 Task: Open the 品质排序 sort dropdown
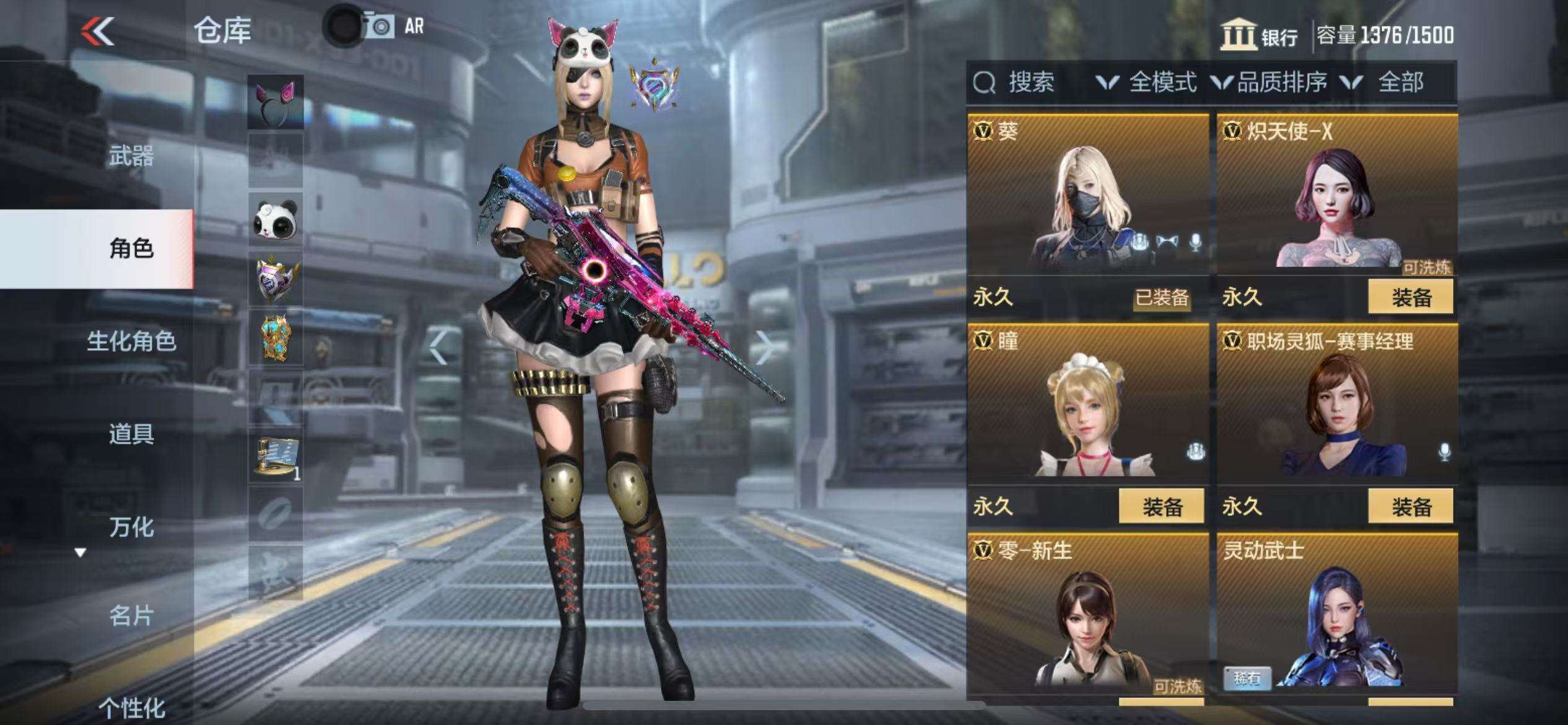click(1271, 82)
